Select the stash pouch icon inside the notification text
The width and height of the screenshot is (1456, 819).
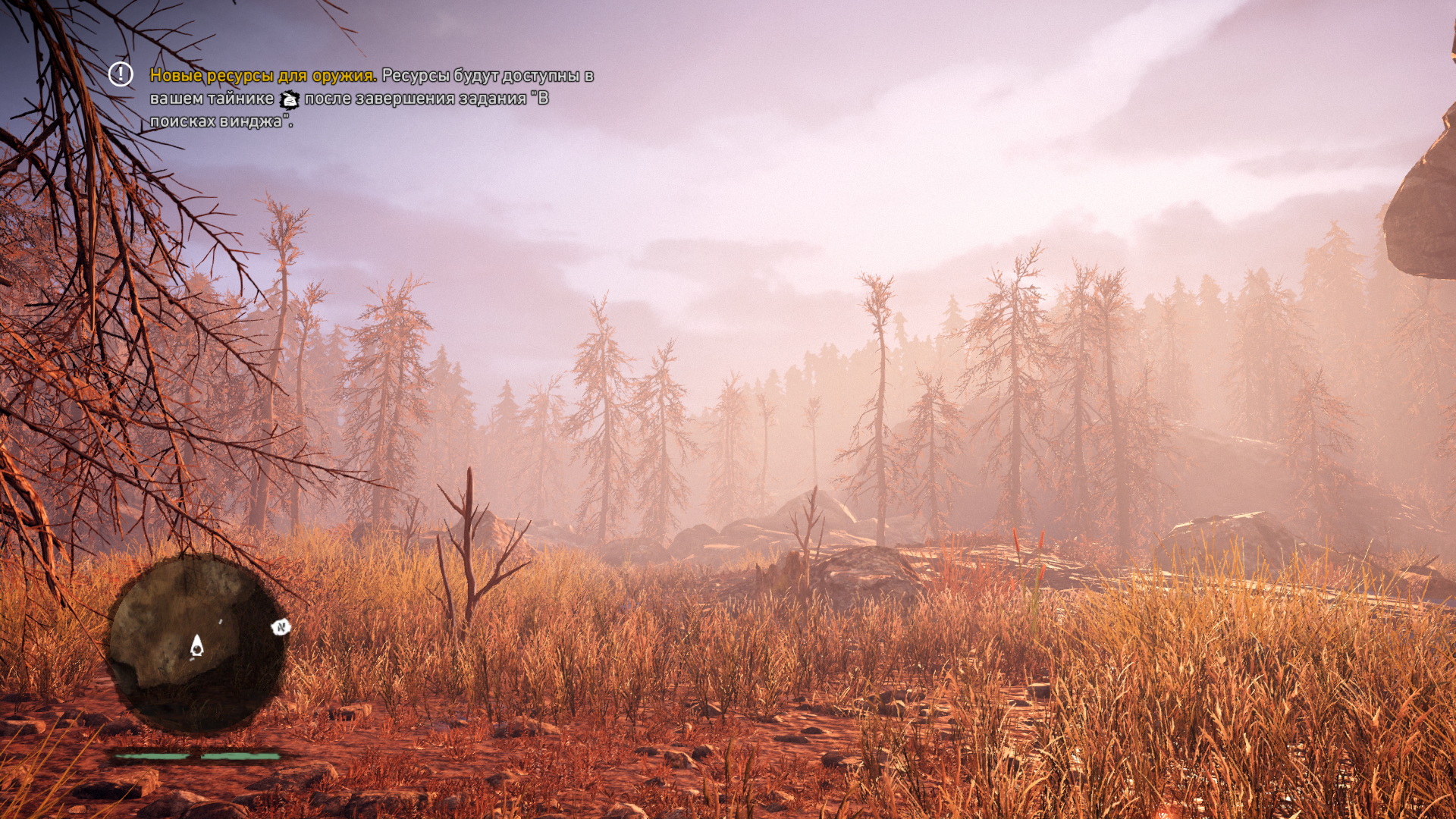[x=289, y=99]
